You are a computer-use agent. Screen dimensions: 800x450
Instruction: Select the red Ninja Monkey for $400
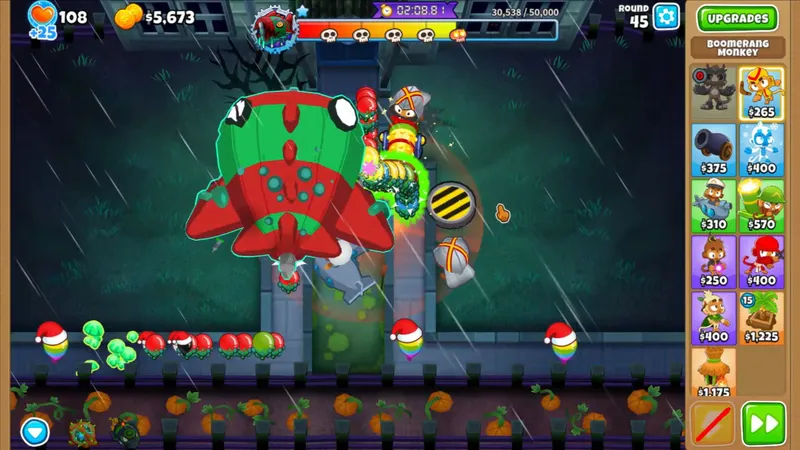pyautogui.click(x=761, y=261)
